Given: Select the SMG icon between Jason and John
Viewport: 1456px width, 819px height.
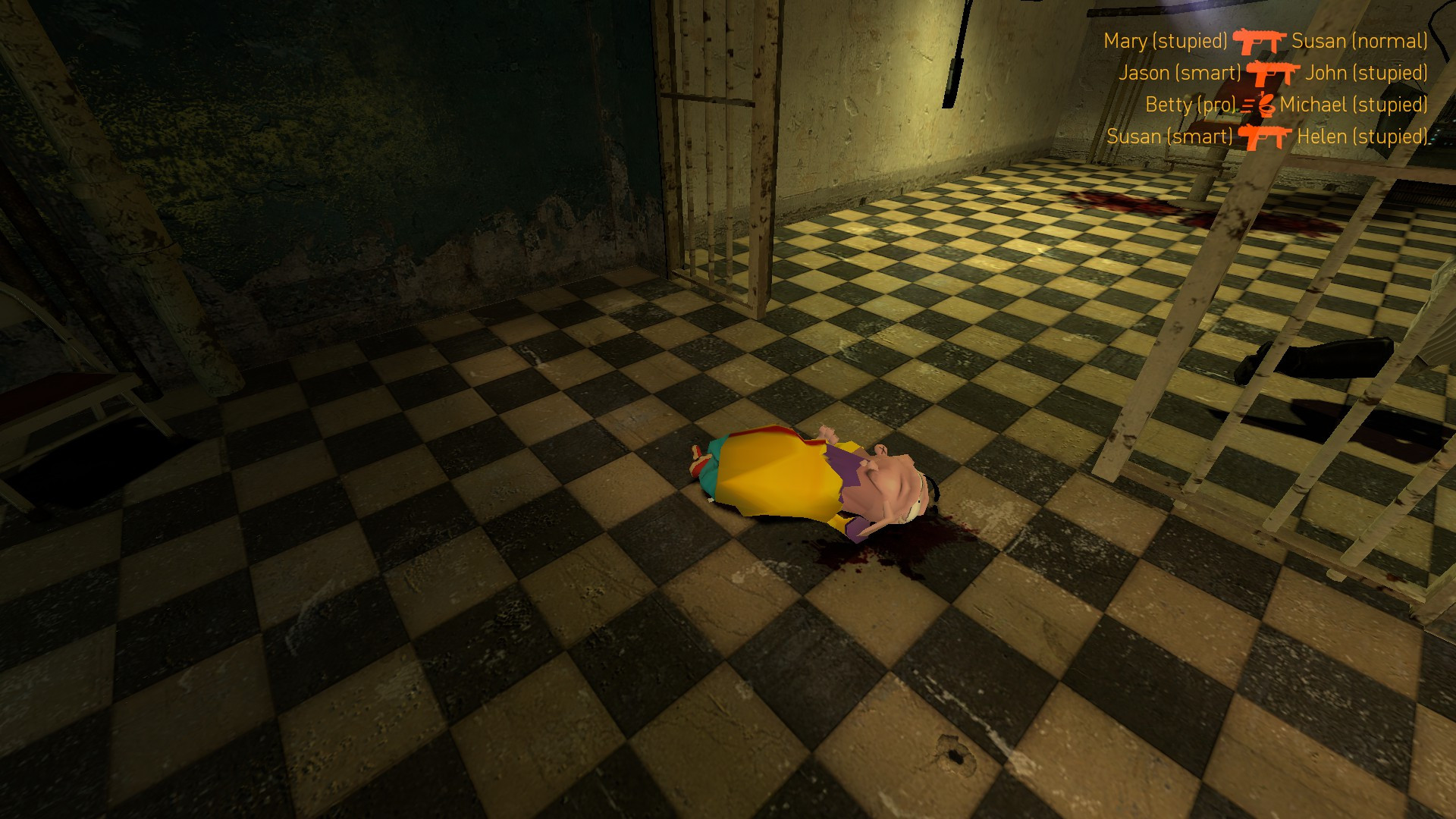Looking at the screenshot, I should point(1272,74).
